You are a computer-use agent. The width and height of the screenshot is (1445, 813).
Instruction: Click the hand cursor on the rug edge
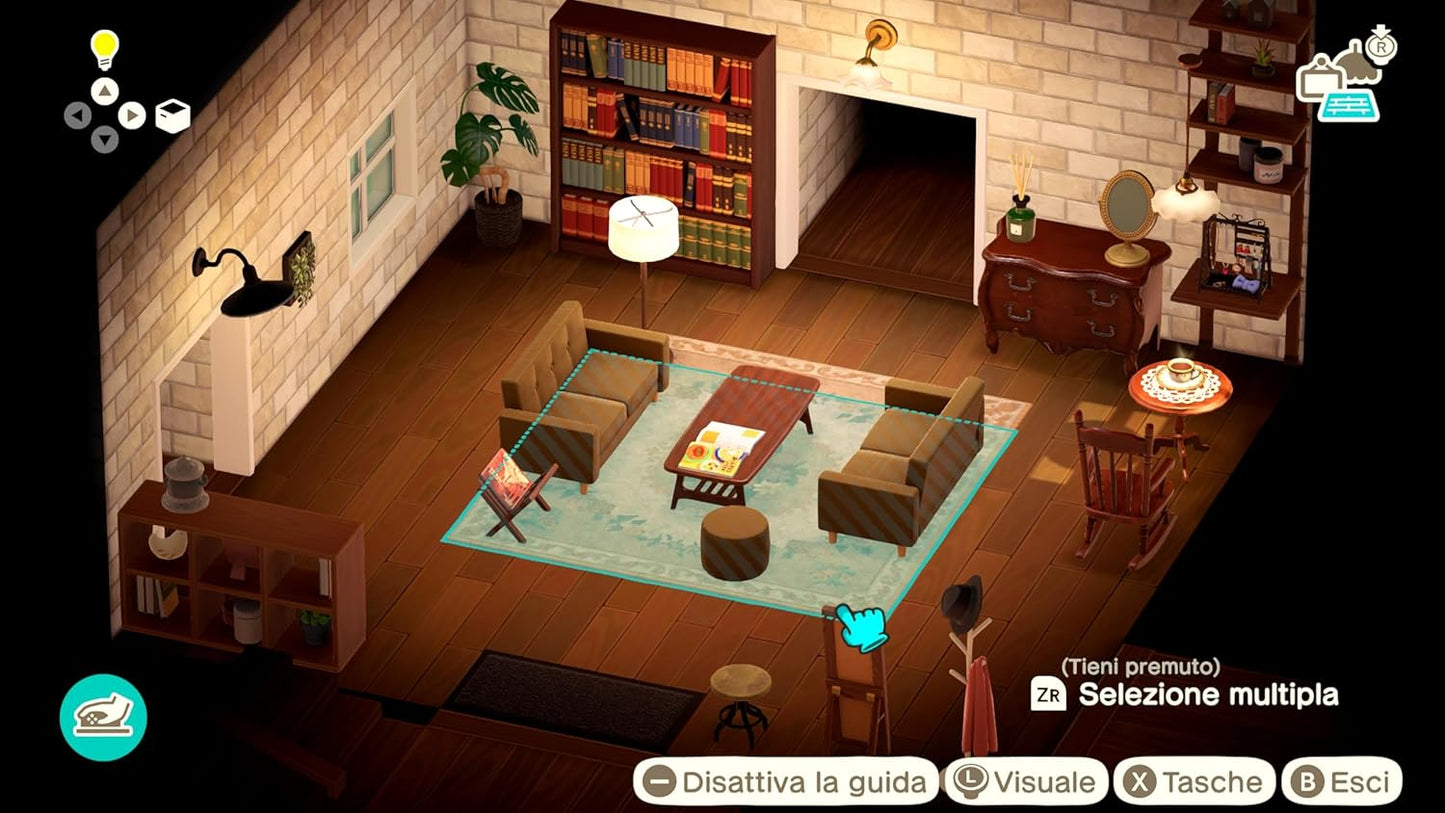pos(862,630)
